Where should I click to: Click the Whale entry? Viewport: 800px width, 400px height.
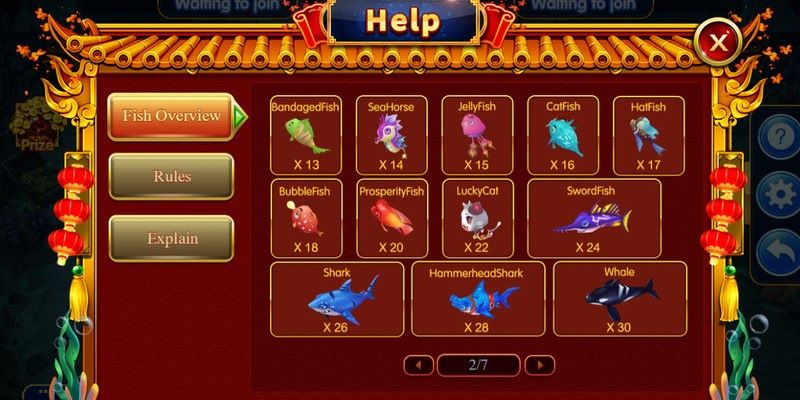tap(619, 299)
